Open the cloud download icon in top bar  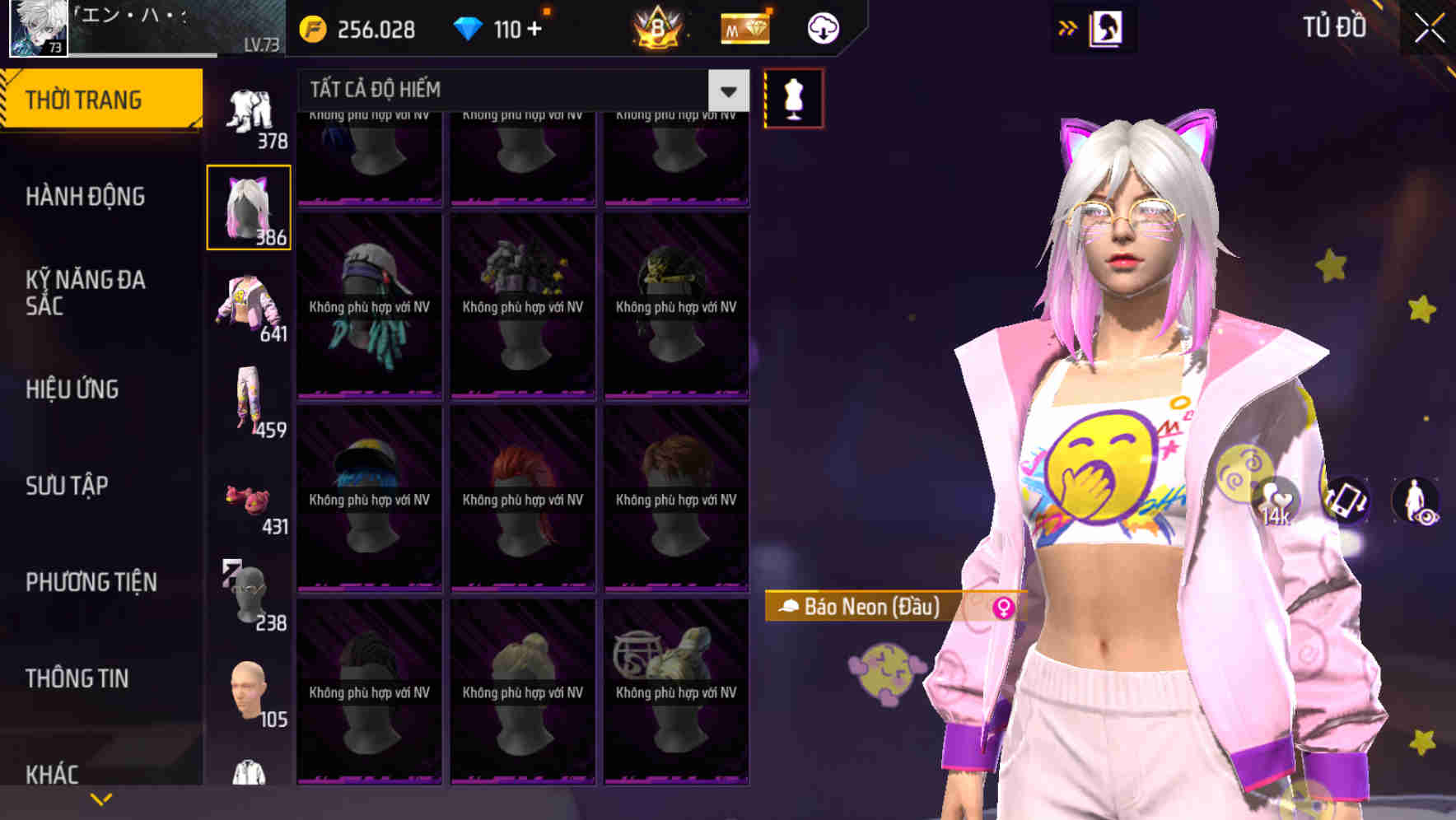pyautogui.click(x=822, y=27)
